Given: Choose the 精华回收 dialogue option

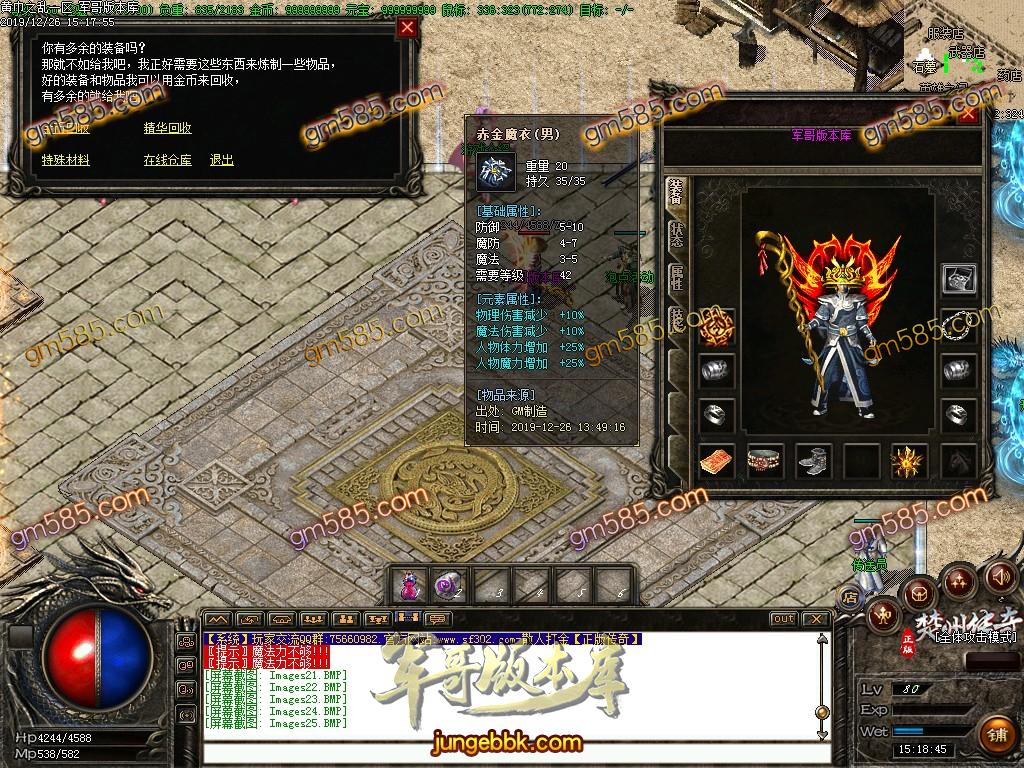Looking at the screenshot, I should pos(167,128).
